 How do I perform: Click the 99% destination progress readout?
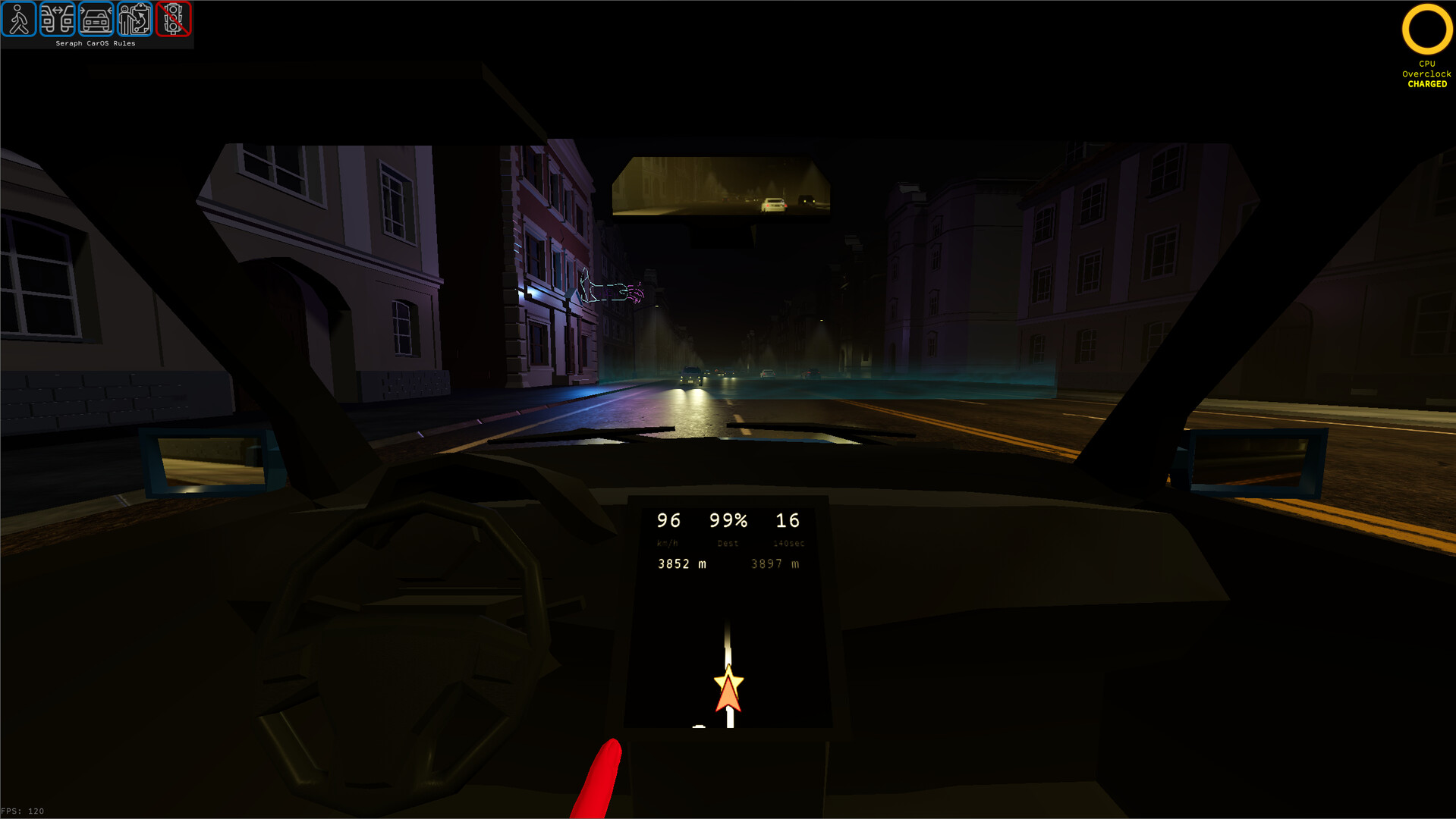click(728, 520)
